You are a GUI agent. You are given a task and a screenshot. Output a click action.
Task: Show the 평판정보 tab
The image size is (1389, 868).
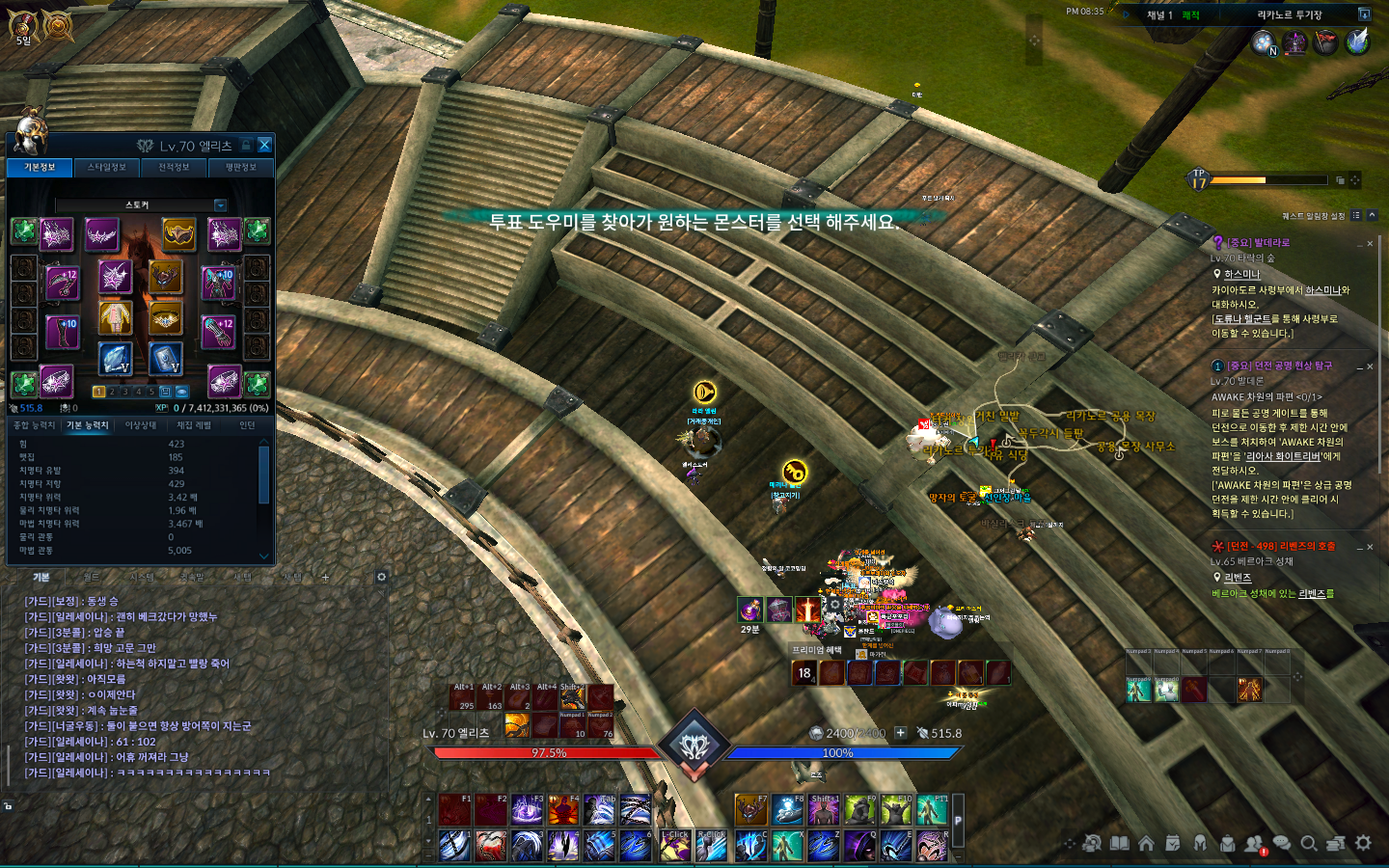click(240, 168)
